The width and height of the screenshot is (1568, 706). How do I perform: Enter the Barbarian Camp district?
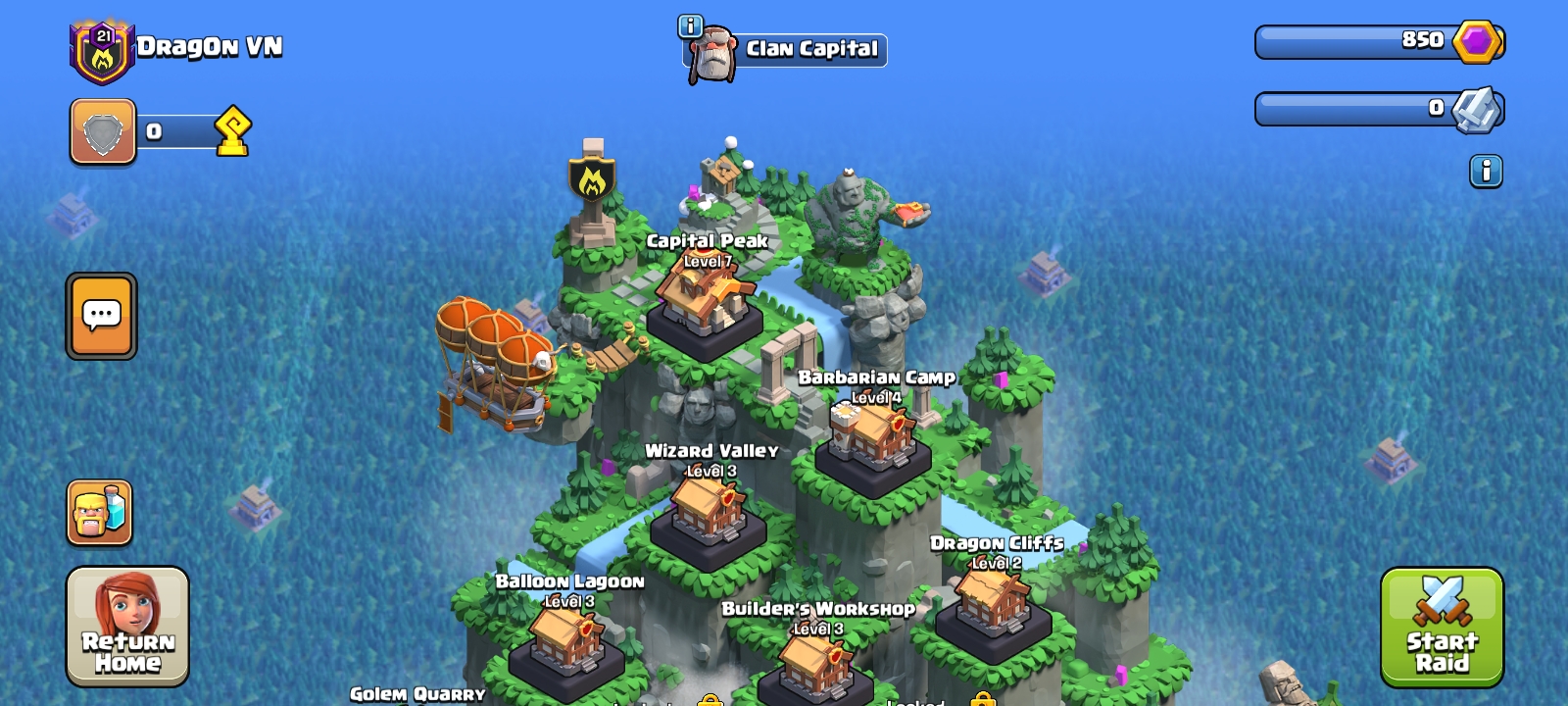click(x=873, y=438)
